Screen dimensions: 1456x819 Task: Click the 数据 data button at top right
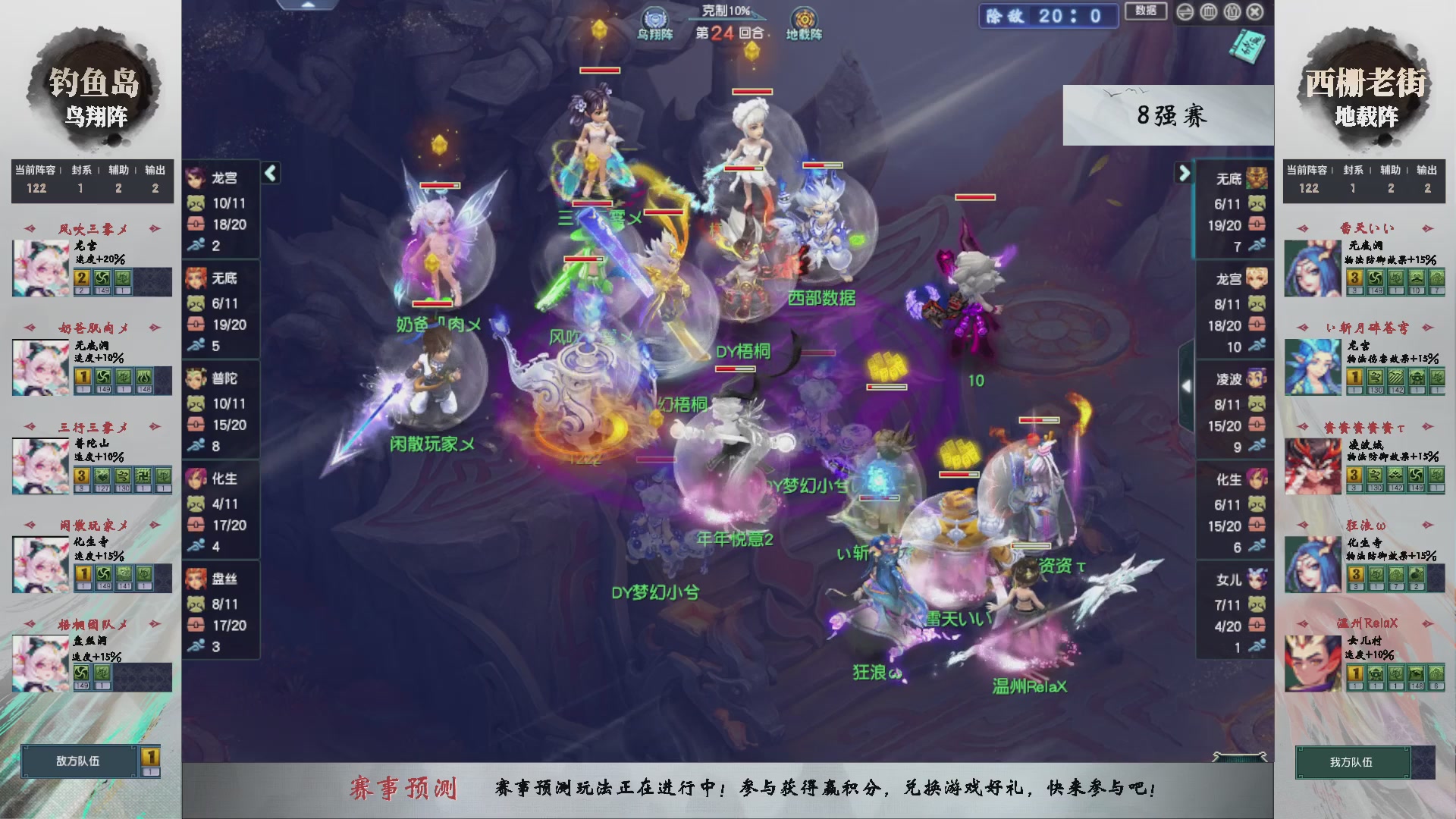(1145, 11)
